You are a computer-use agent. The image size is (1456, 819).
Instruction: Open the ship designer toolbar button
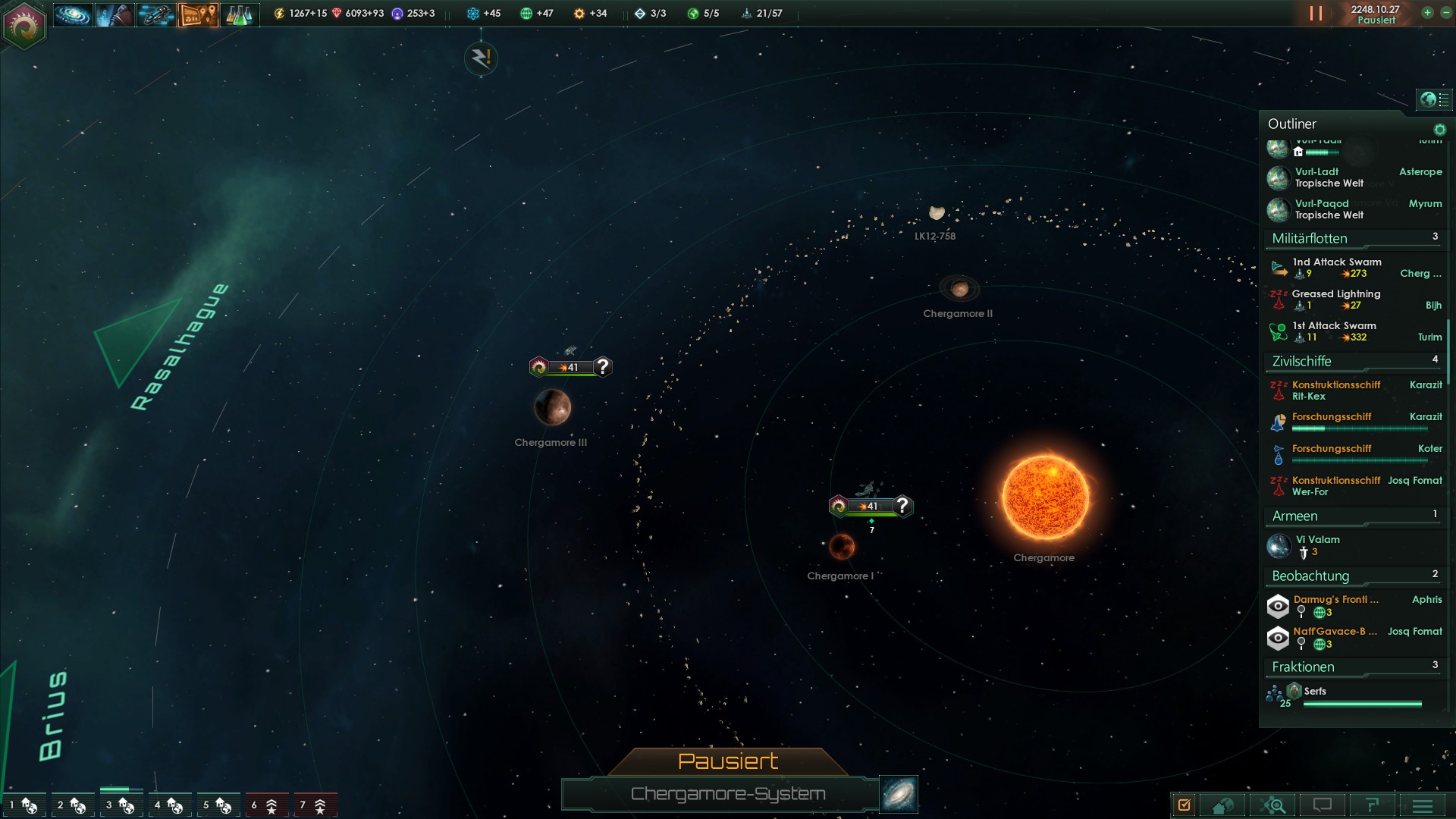[x=155, y=14]
